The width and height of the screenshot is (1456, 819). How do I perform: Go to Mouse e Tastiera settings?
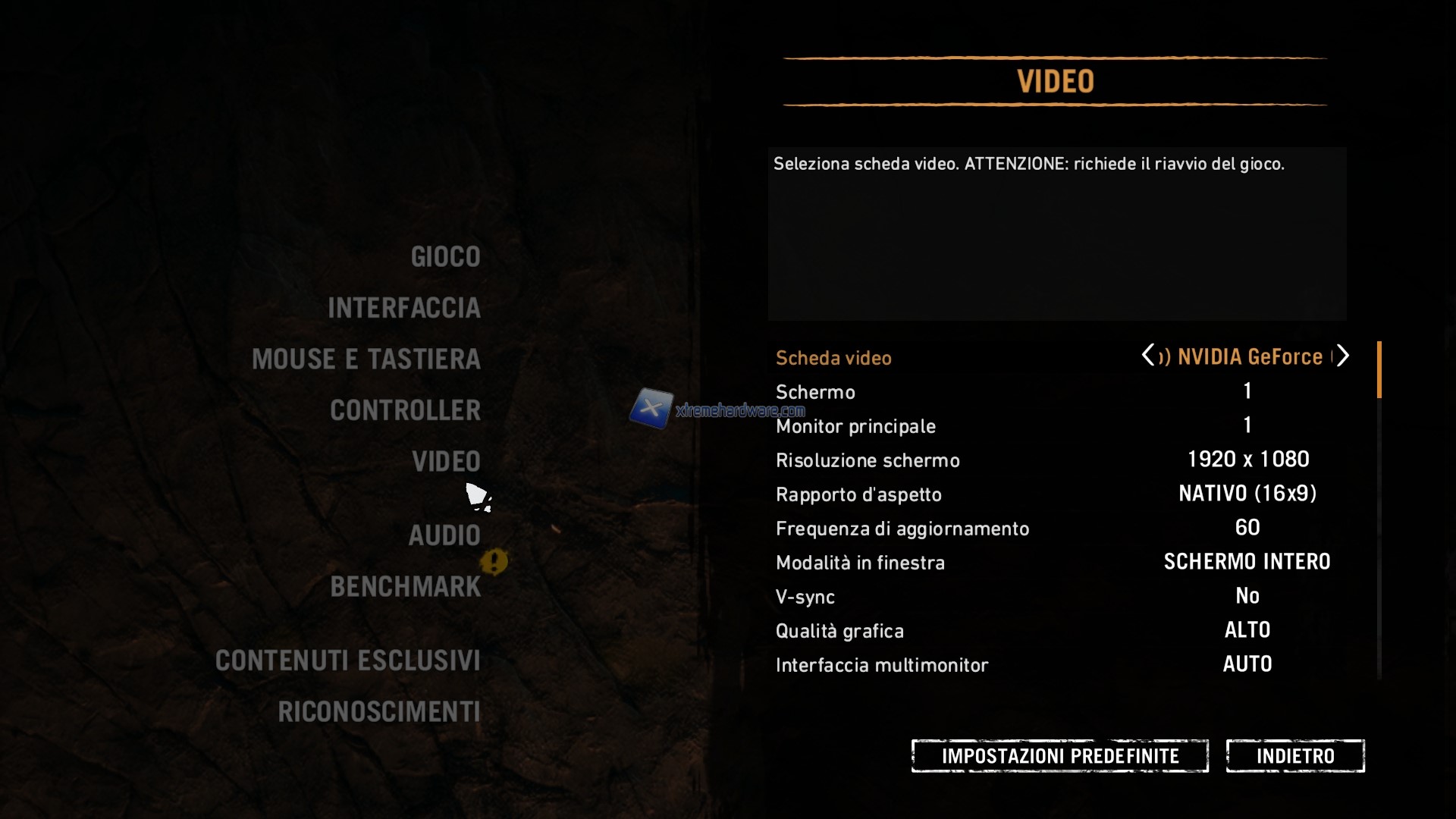[x=366, y=359]
